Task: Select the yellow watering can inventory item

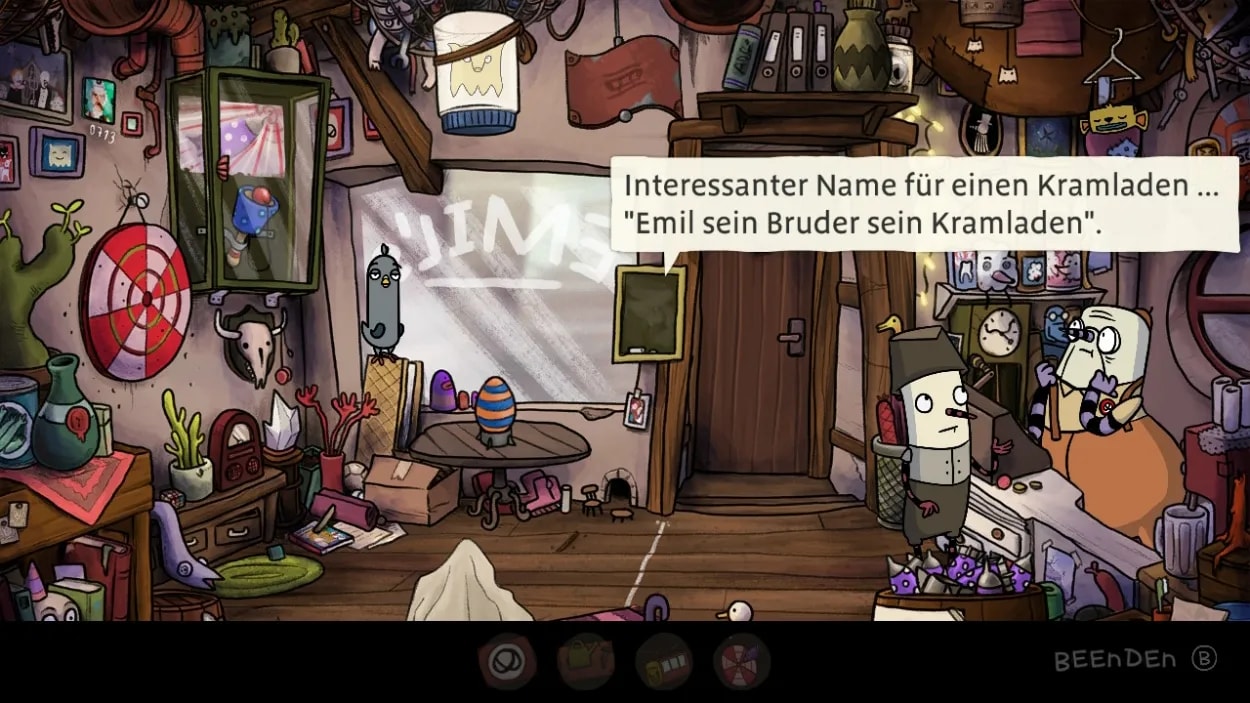Action: click(585, 661)
